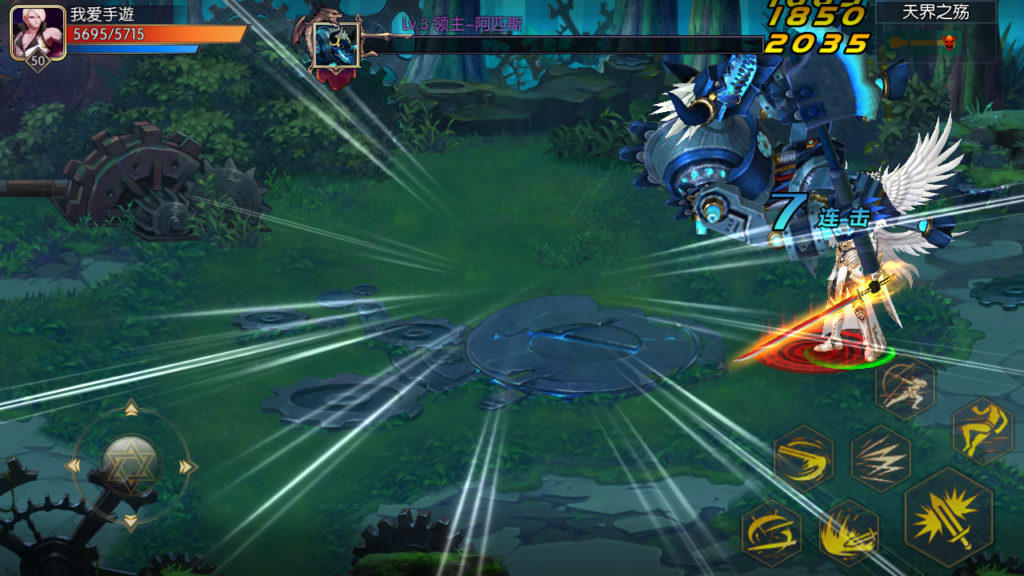This screenshot has height=576, width=1024.
Task: Tap the joystick's right arrow
Action: pyautogui.click(x=187, y=466)
